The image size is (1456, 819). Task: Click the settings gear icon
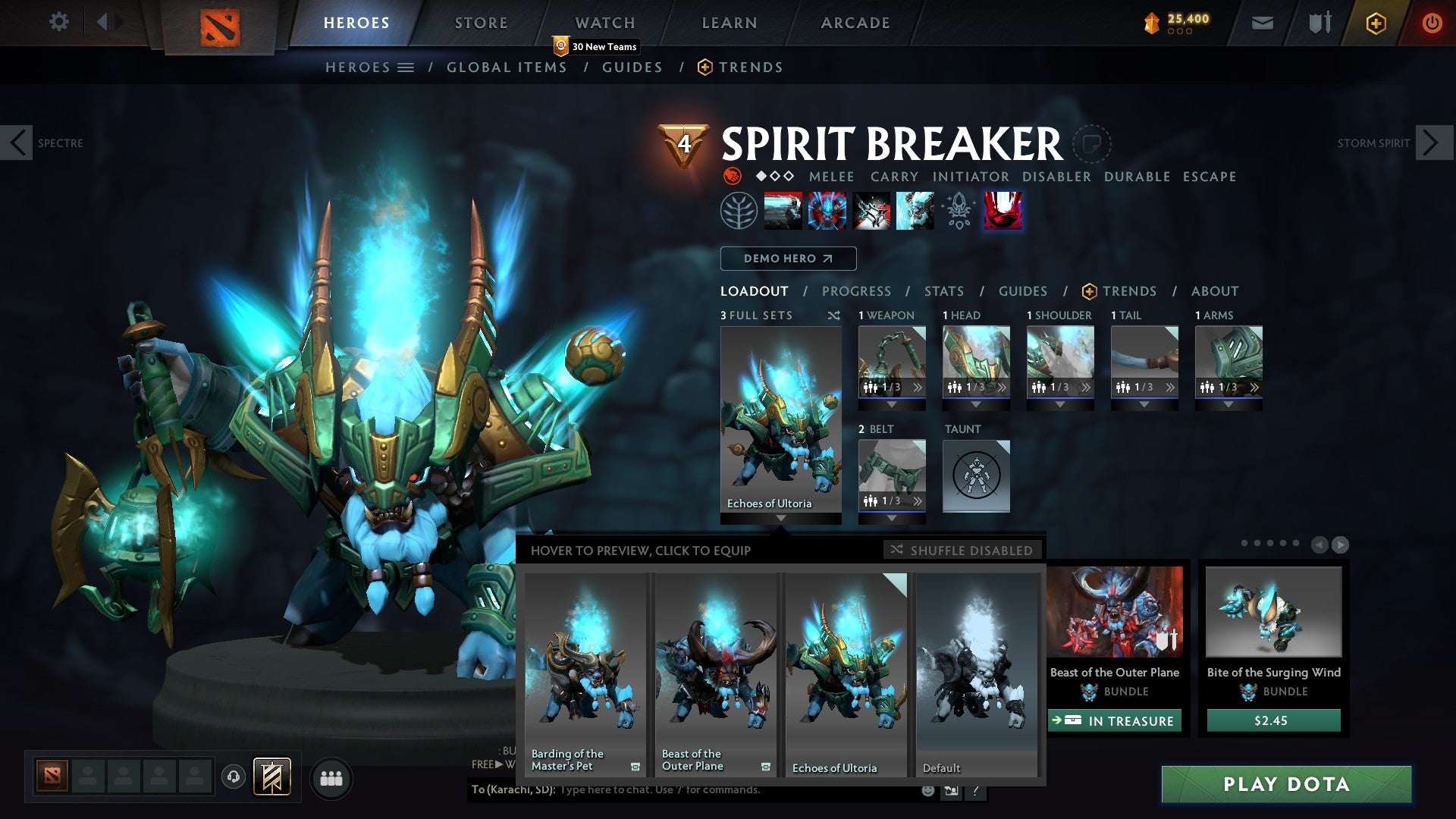(59, 21)
